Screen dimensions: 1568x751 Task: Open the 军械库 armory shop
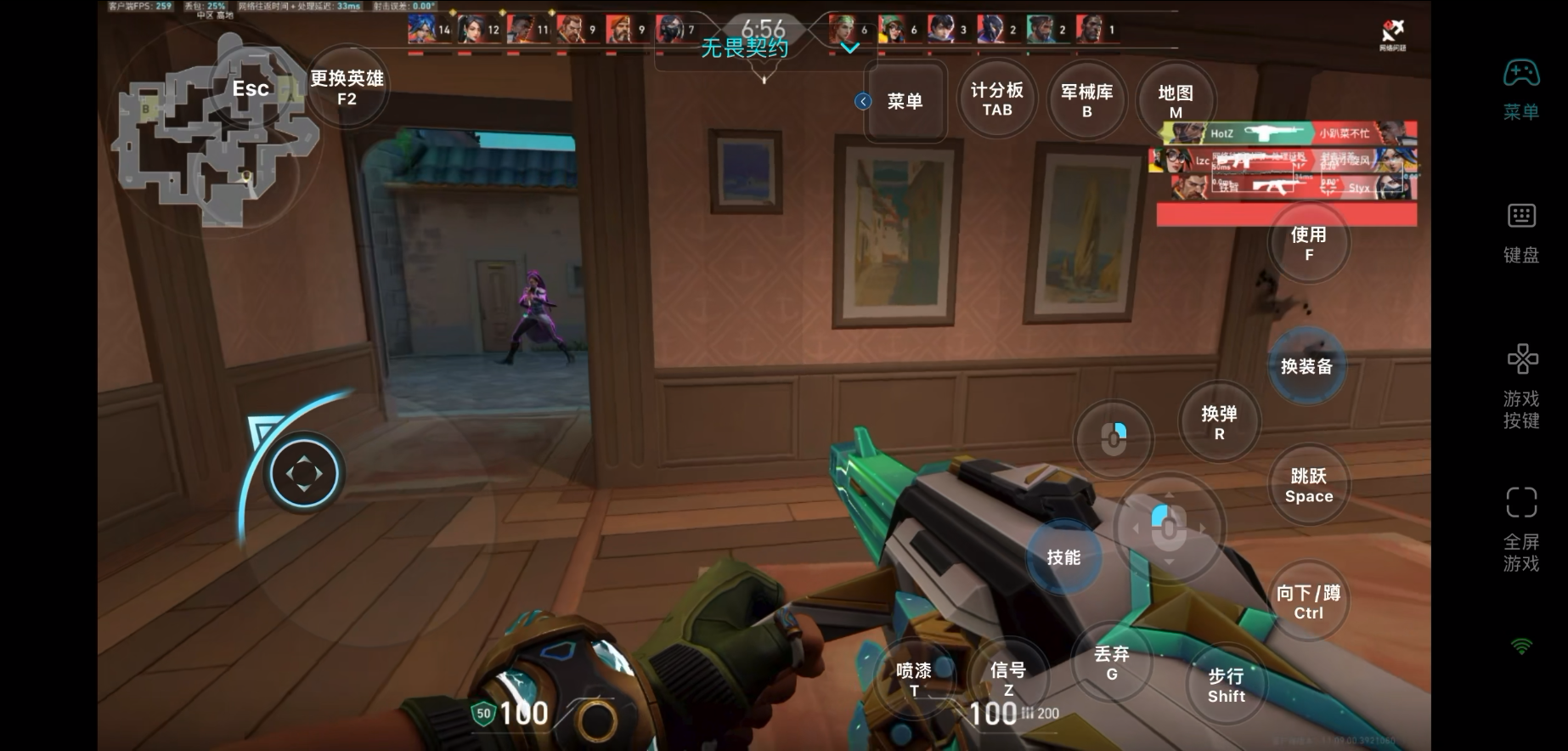(x=1086, y=100)
